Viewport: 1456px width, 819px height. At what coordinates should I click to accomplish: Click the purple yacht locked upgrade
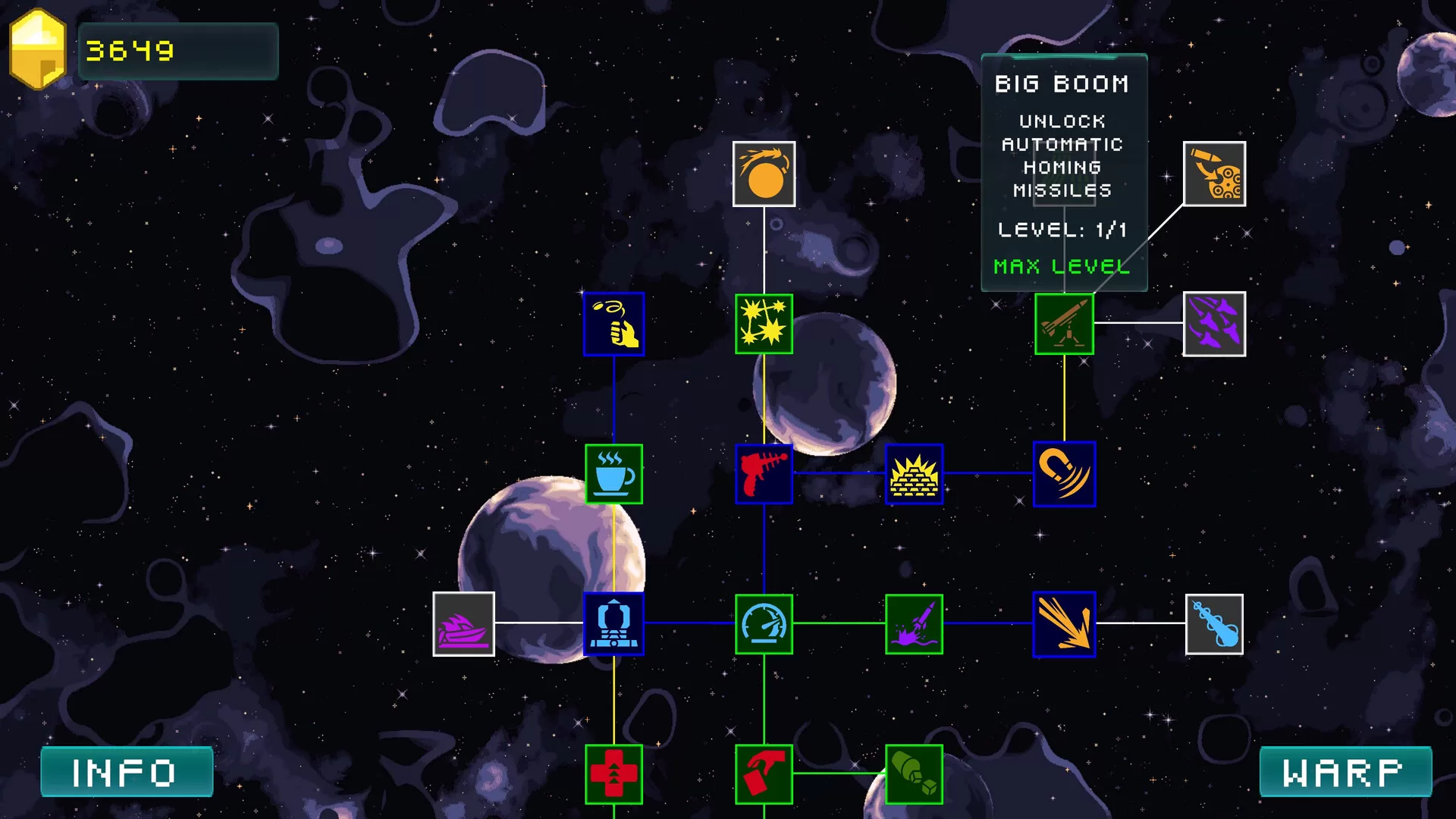(465, 624)
